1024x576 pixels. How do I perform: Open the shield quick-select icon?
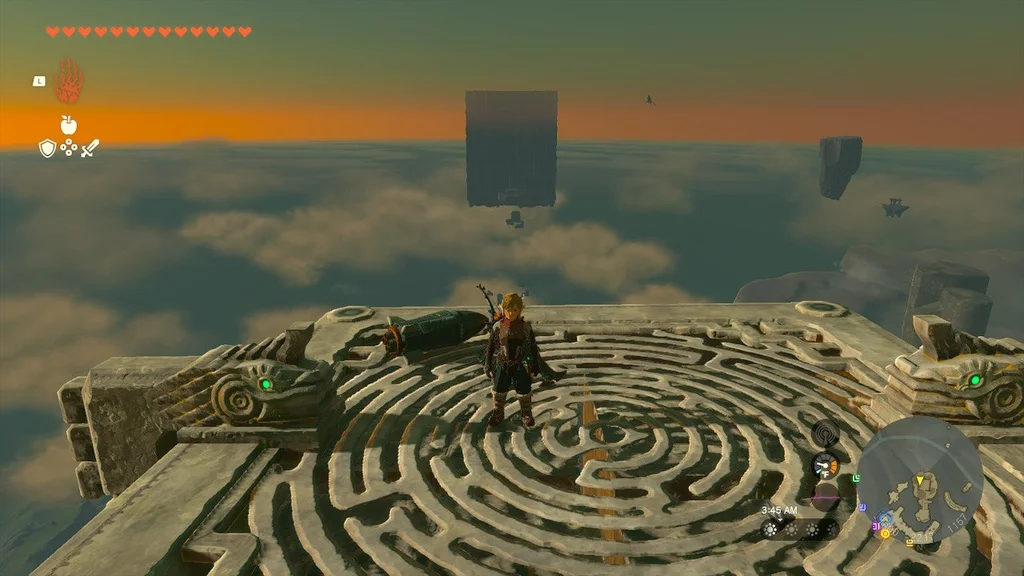(x=47, y=148)
